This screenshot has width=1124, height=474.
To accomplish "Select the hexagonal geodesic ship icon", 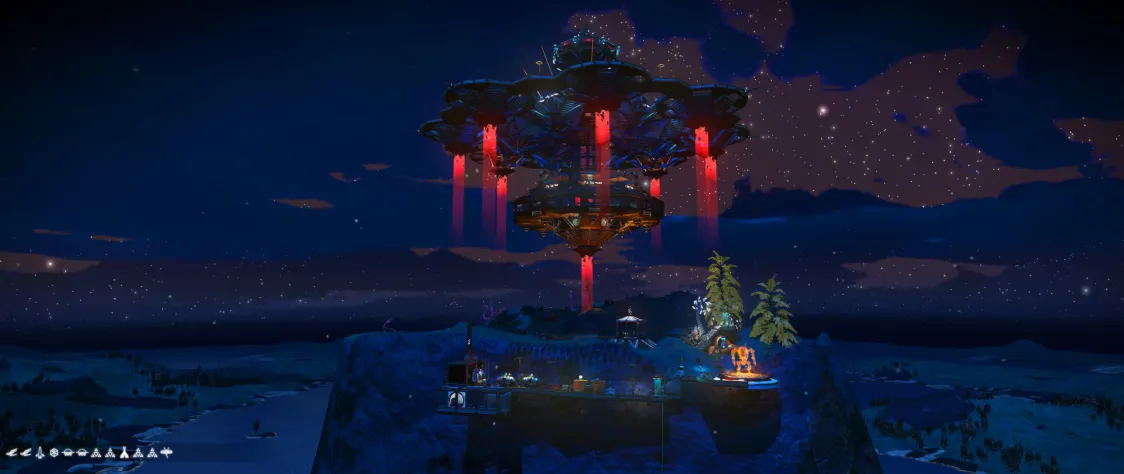I will 54,453.
